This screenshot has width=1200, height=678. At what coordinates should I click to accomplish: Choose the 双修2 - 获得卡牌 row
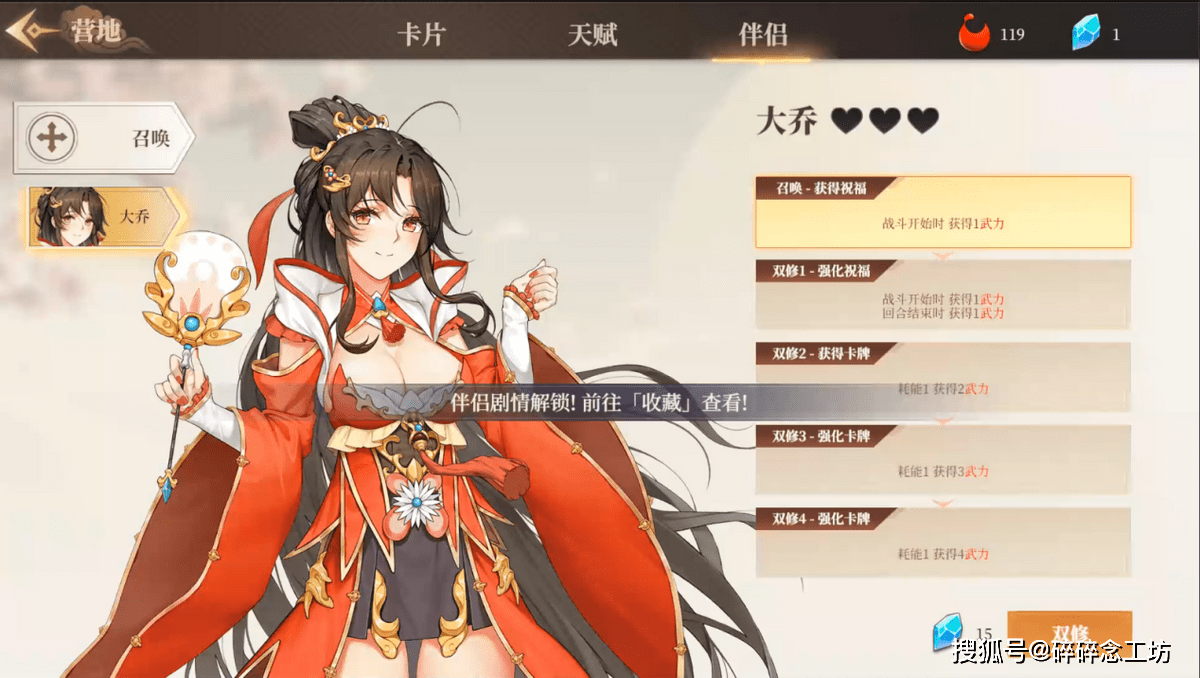(943, 377)
